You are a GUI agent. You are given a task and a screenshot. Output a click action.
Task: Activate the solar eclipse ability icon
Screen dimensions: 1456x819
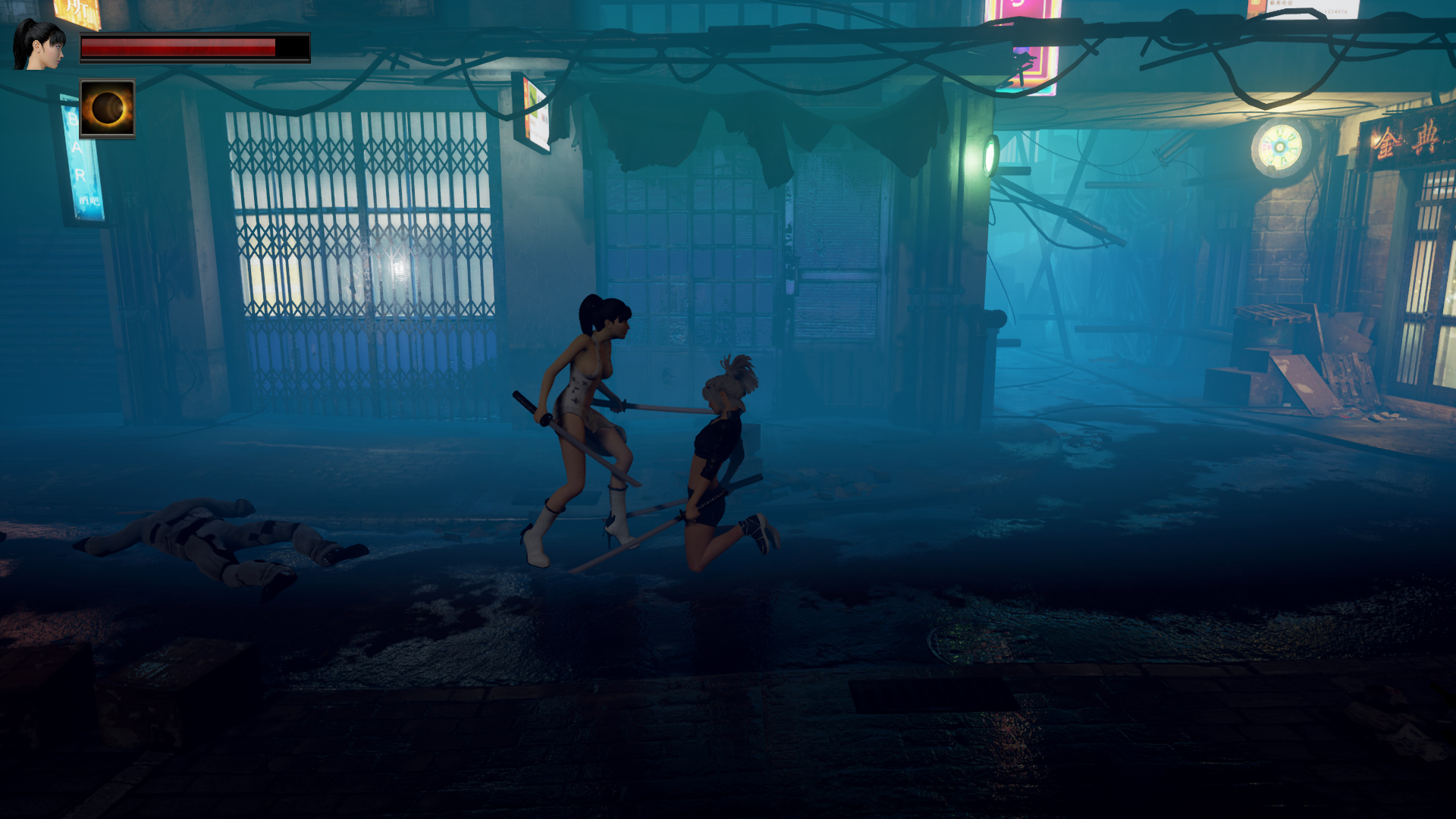tap(107, 109)
